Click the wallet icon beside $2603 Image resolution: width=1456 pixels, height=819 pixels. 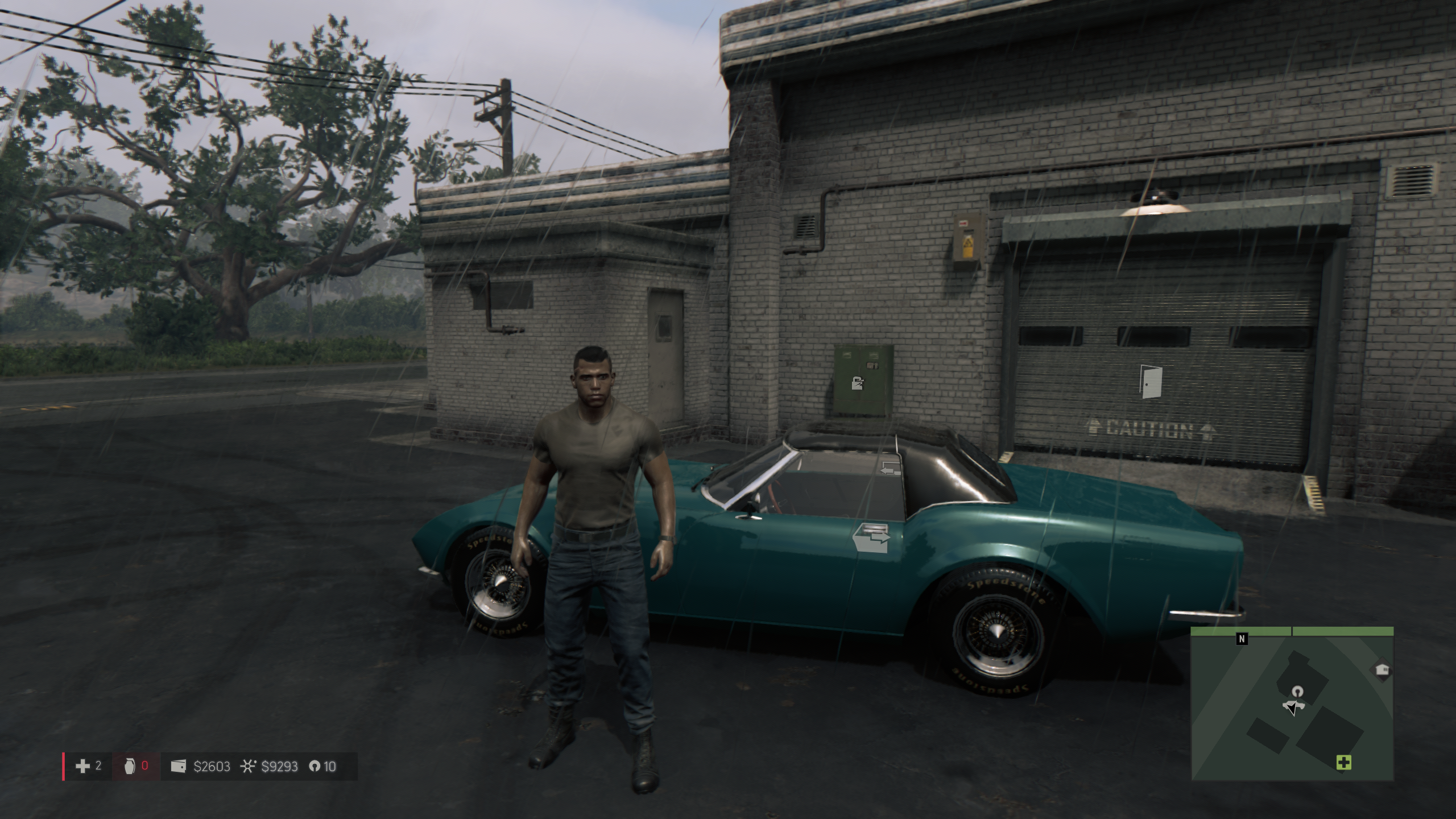178,767
